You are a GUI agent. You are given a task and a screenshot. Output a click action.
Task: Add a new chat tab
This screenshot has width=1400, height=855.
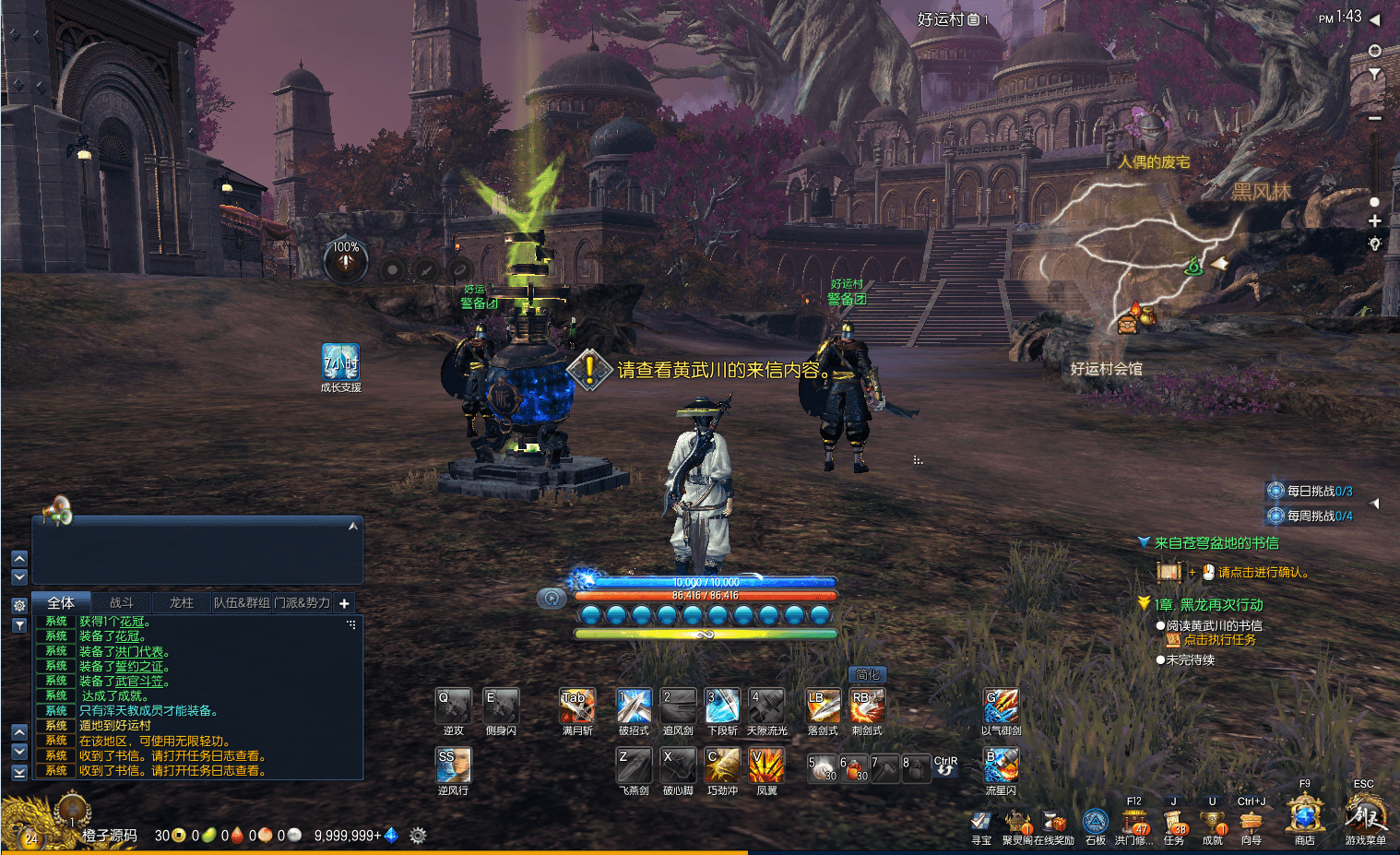(x=344, y=603)
